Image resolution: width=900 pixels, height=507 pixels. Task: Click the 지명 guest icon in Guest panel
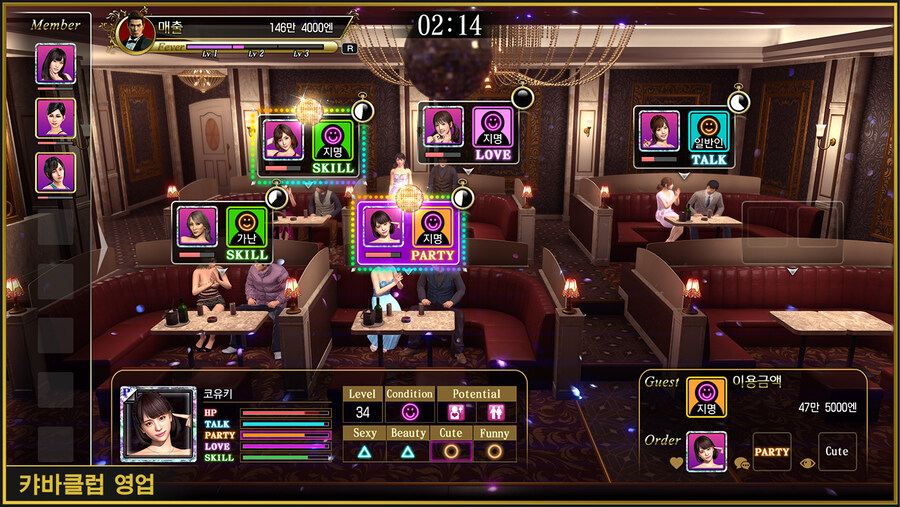point(707,397)
